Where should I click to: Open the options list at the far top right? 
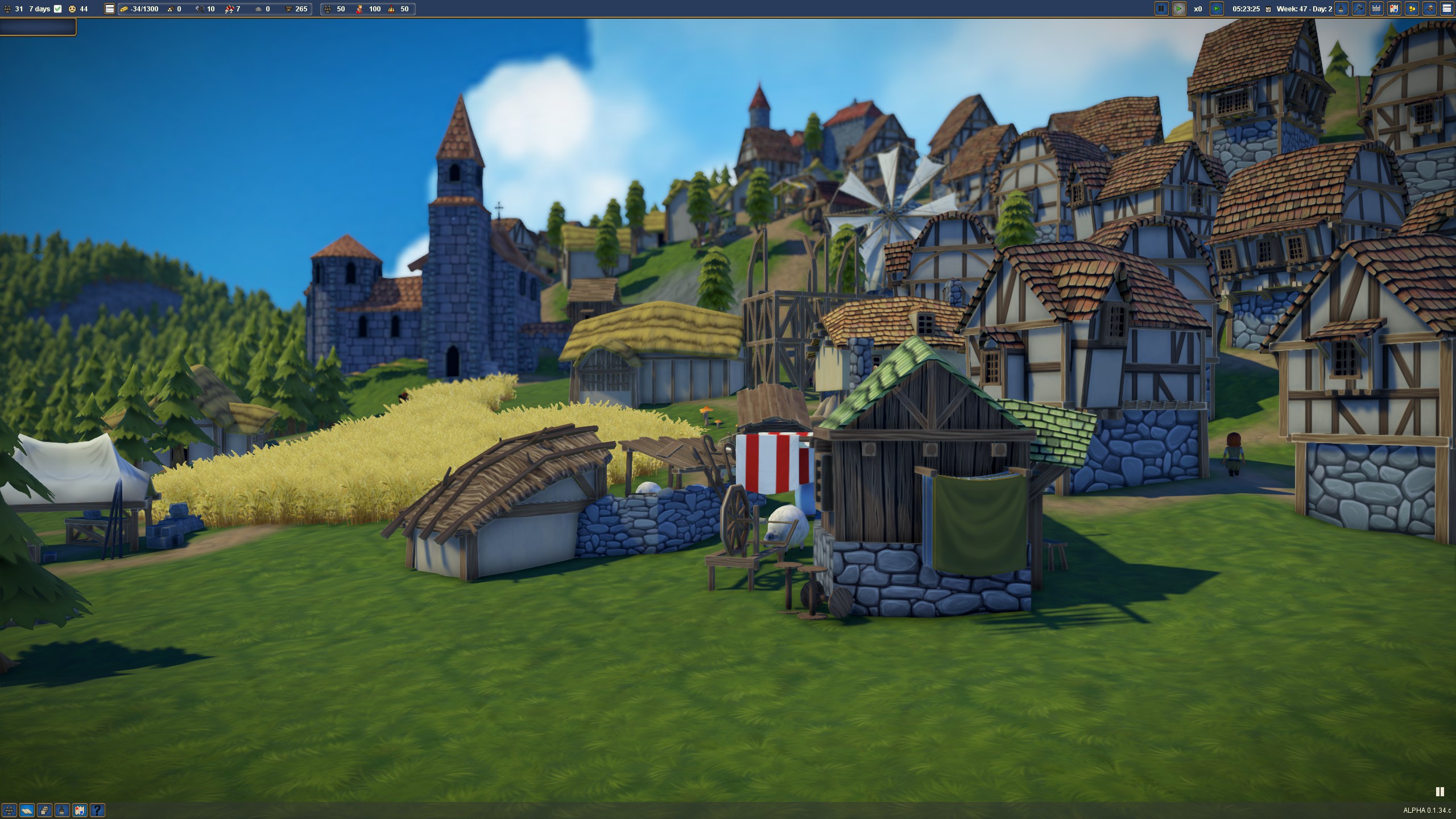coord(1447,9)
